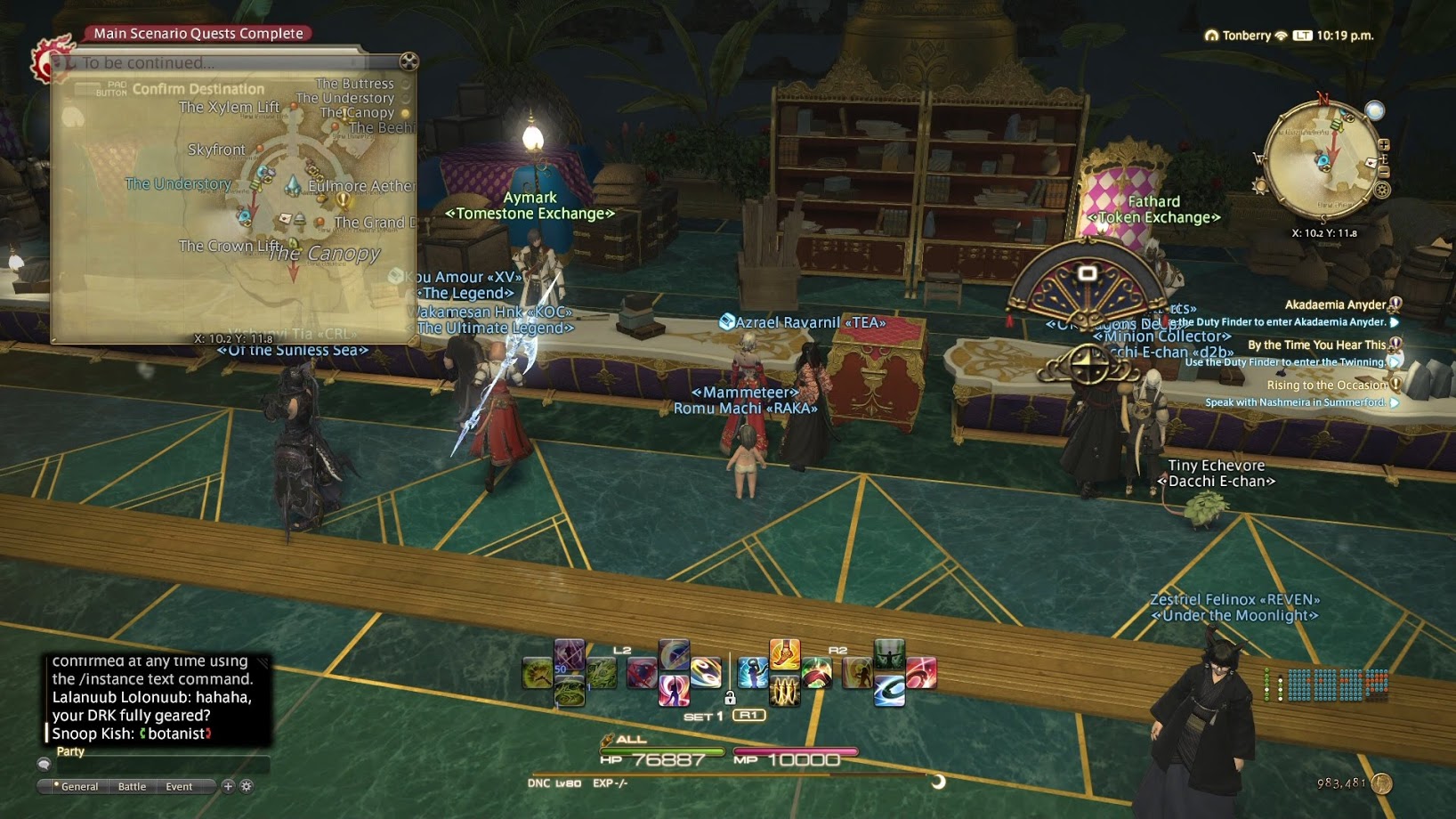Close the map window

(x=408, y=61)
